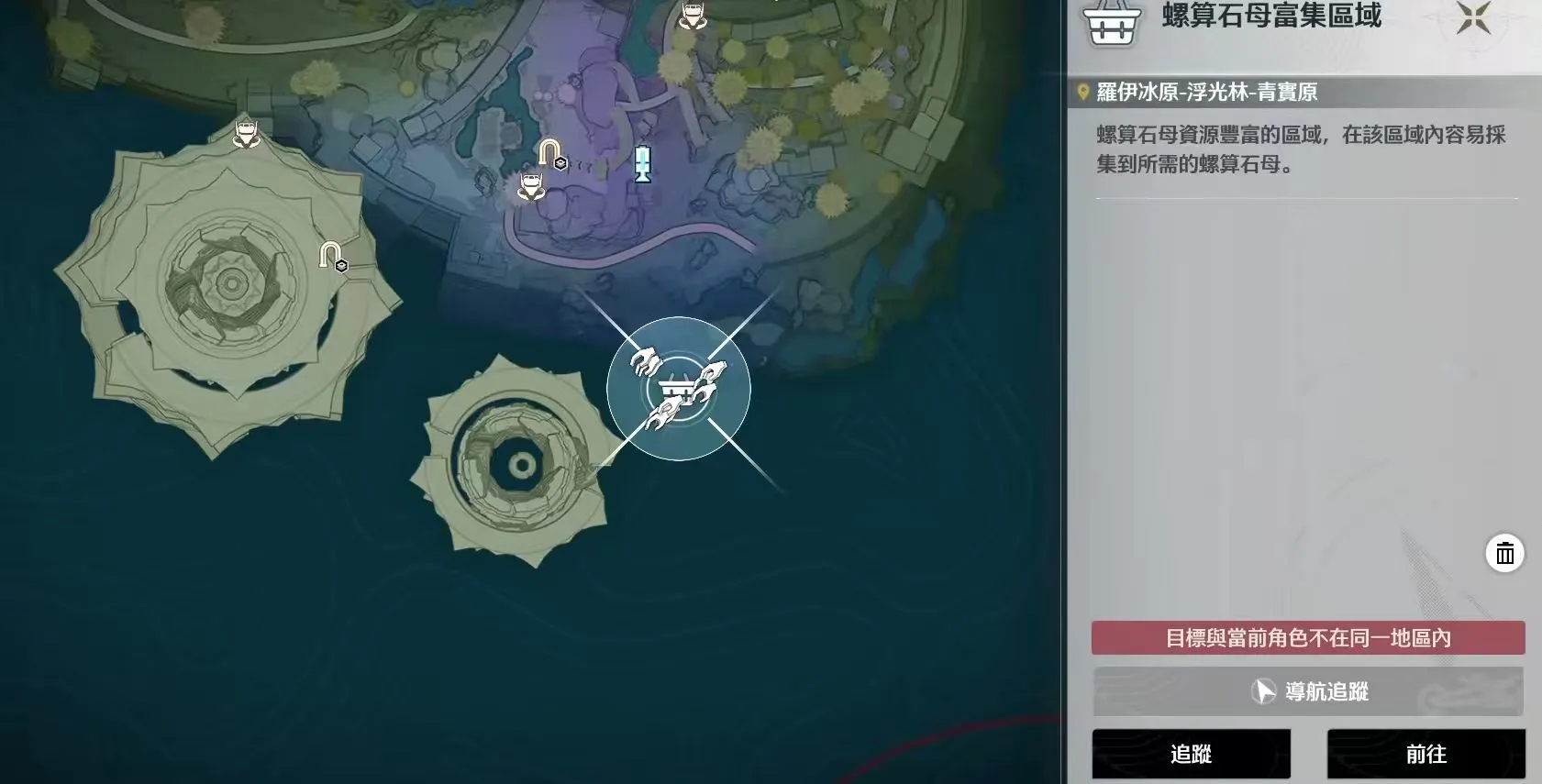
Task: Click the trash bin icon on the right panel
Action: (x=1505, y=553)
